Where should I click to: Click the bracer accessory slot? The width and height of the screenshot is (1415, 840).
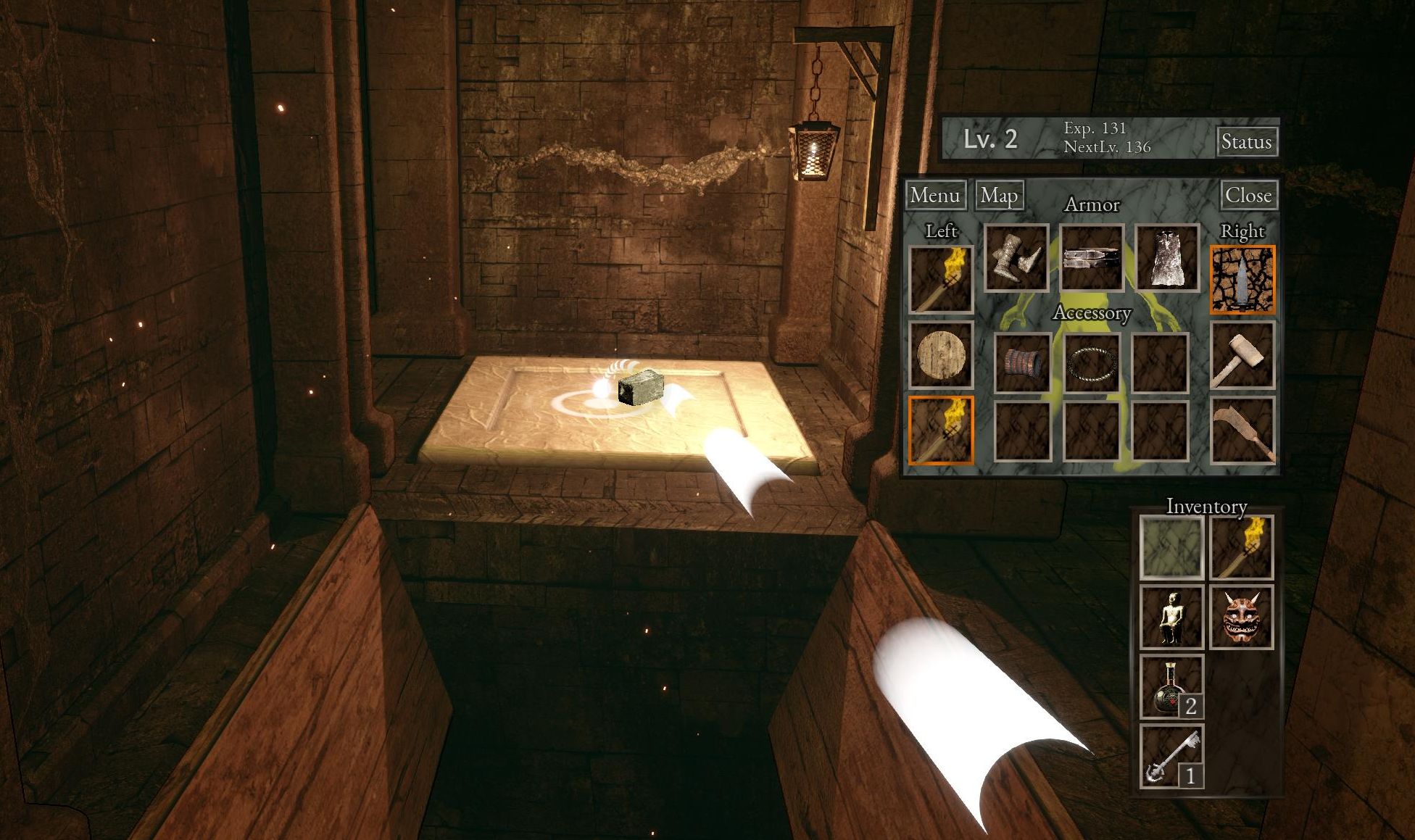(x=1022, y=362)
